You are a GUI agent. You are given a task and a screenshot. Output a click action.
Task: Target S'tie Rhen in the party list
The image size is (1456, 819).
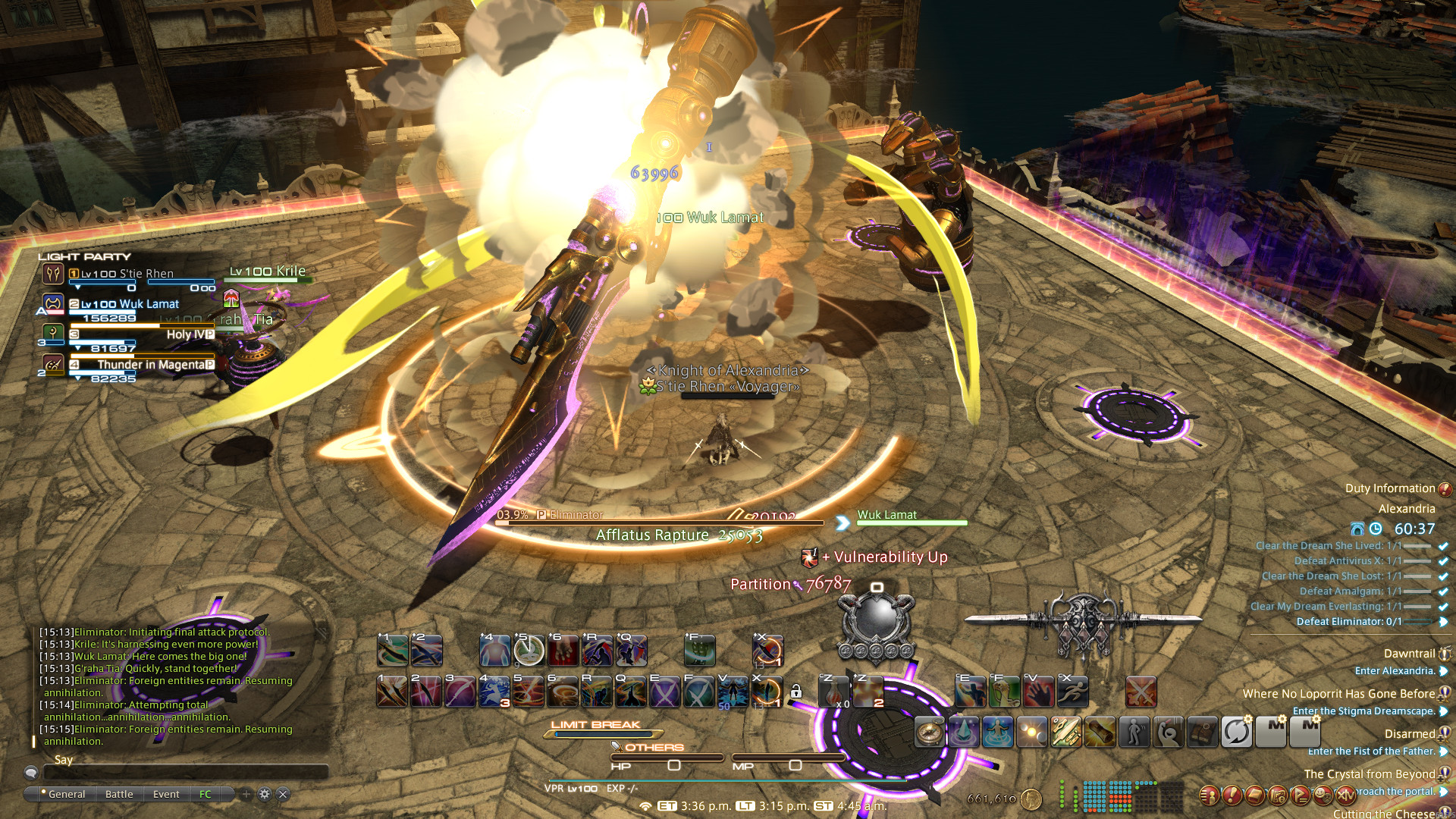(x=127, y=274)
